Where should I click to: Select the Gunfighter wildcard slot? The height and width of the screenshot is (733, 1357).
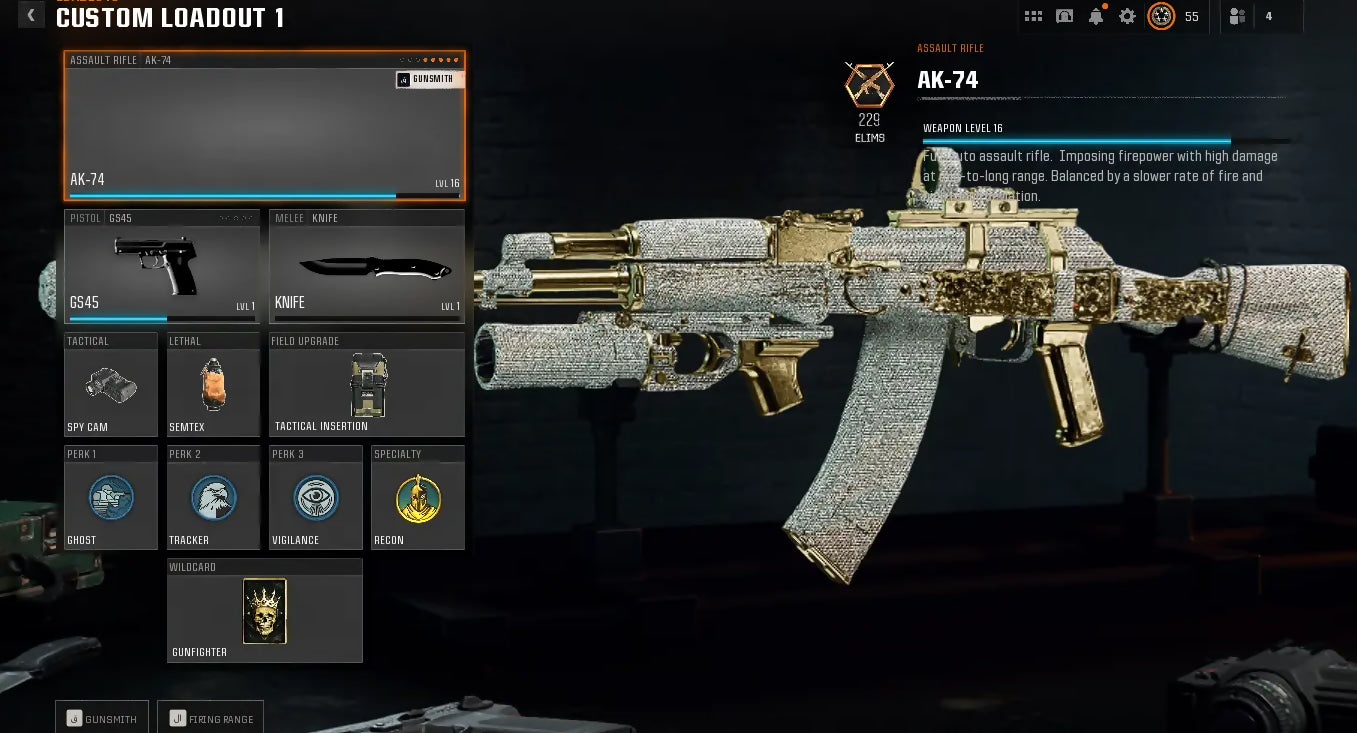click(x=264, y=611)
